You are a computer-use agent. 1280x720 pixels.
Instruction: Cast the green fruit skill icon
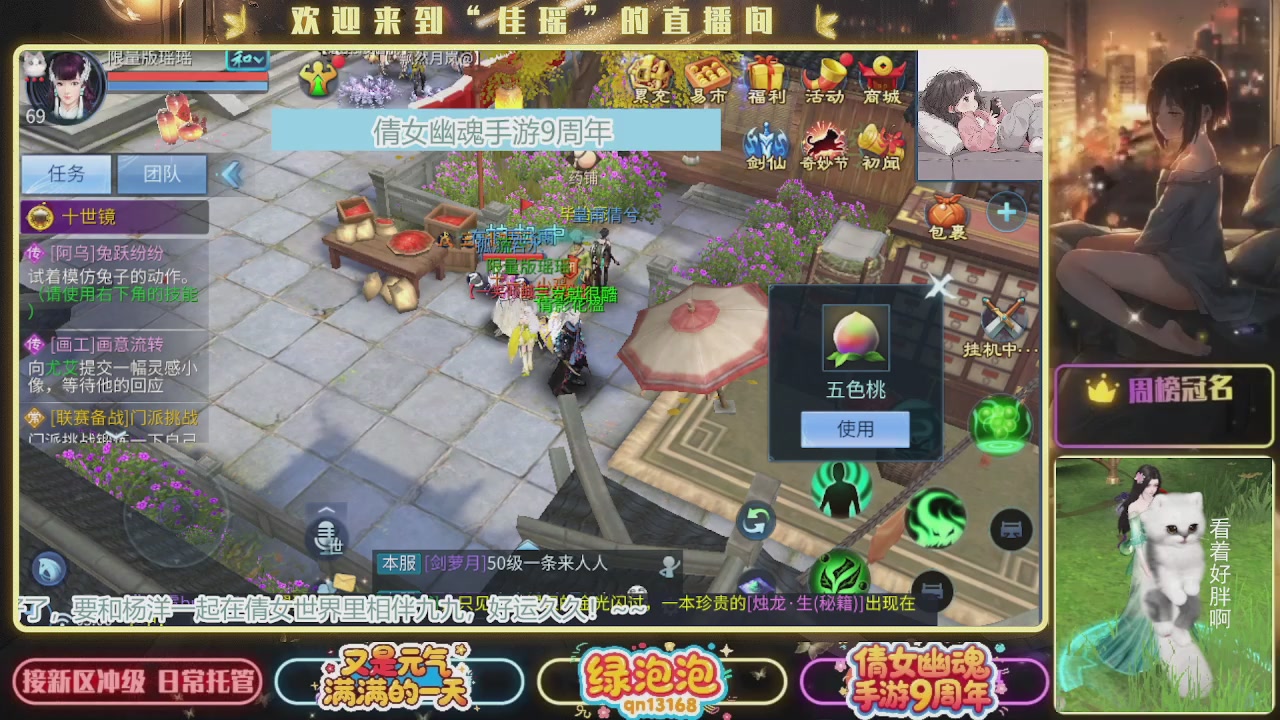coord(1000,425)
